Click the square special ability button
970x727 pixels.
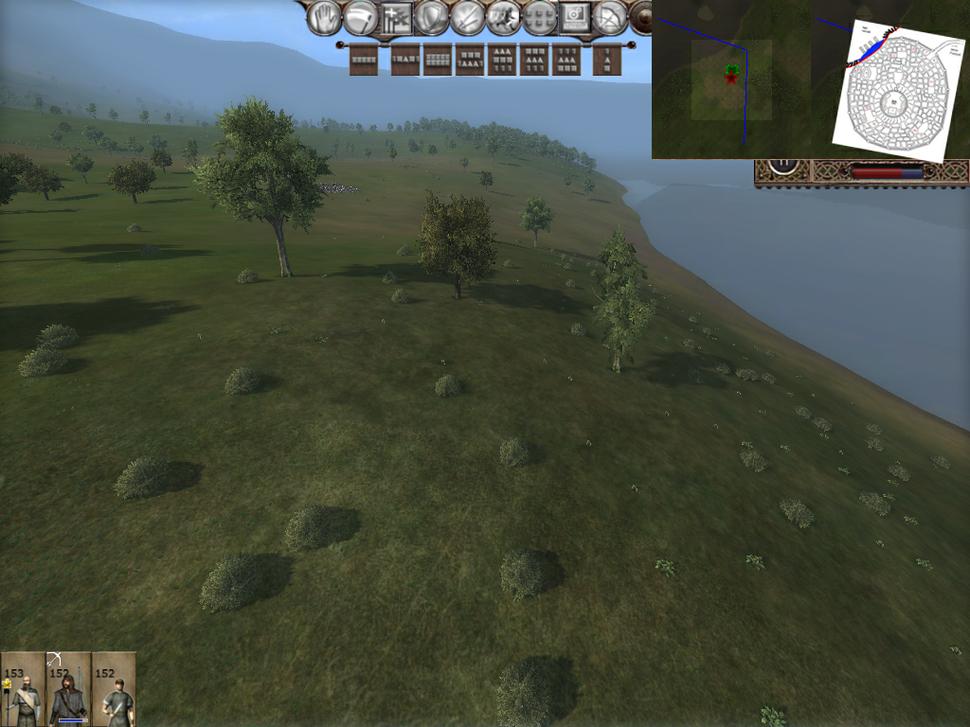575,17
